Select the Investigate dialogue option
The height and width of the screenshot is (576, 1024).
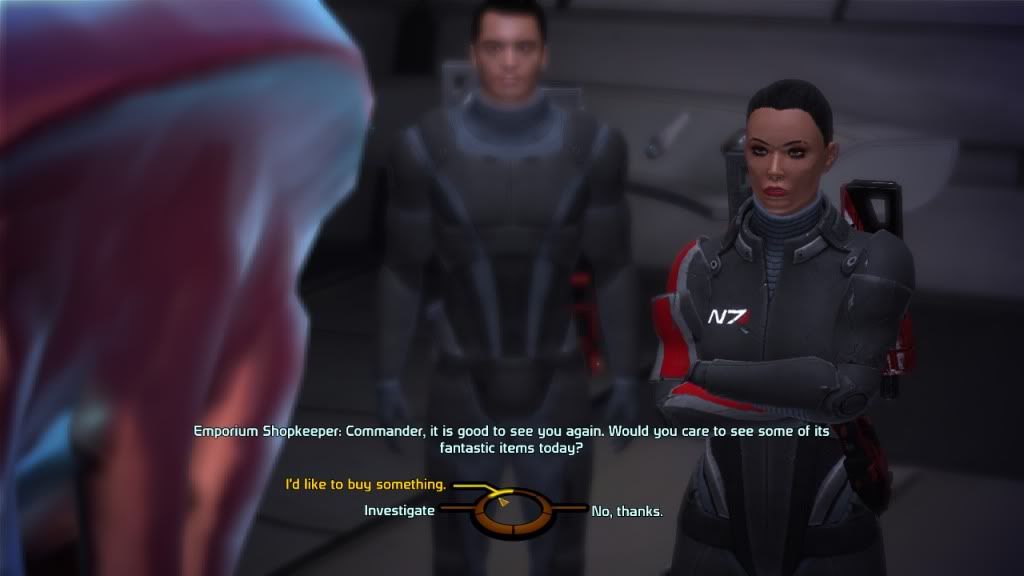coord(399,510)
